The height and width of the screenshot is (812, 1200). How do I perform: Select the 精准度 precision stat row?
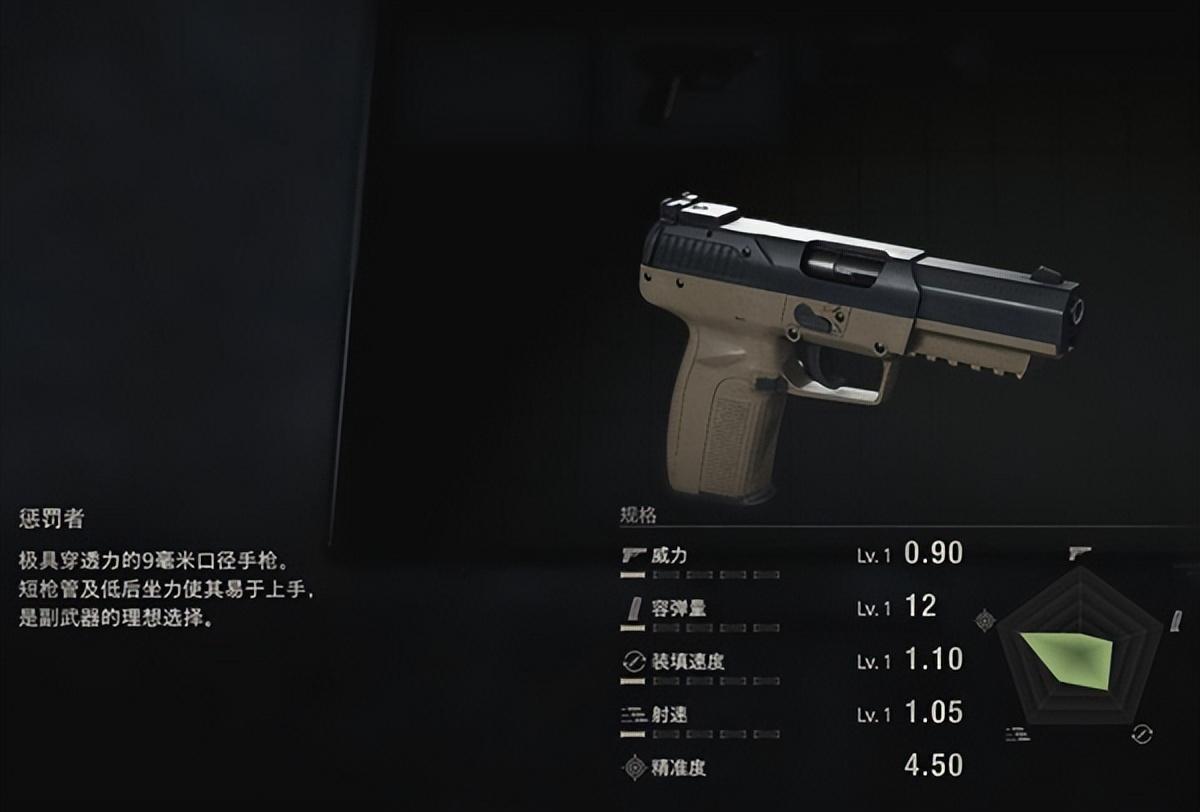pos(678,768)
